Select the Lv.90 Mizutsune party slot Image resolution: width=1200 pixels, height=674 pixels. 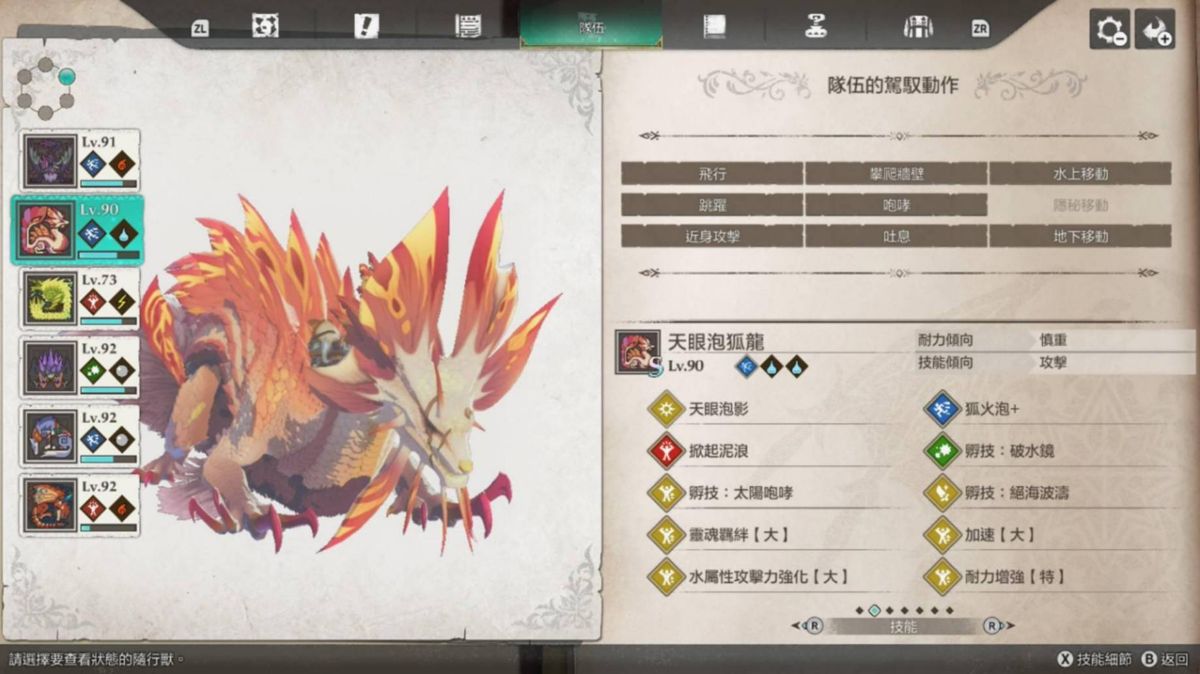point(78,229)
